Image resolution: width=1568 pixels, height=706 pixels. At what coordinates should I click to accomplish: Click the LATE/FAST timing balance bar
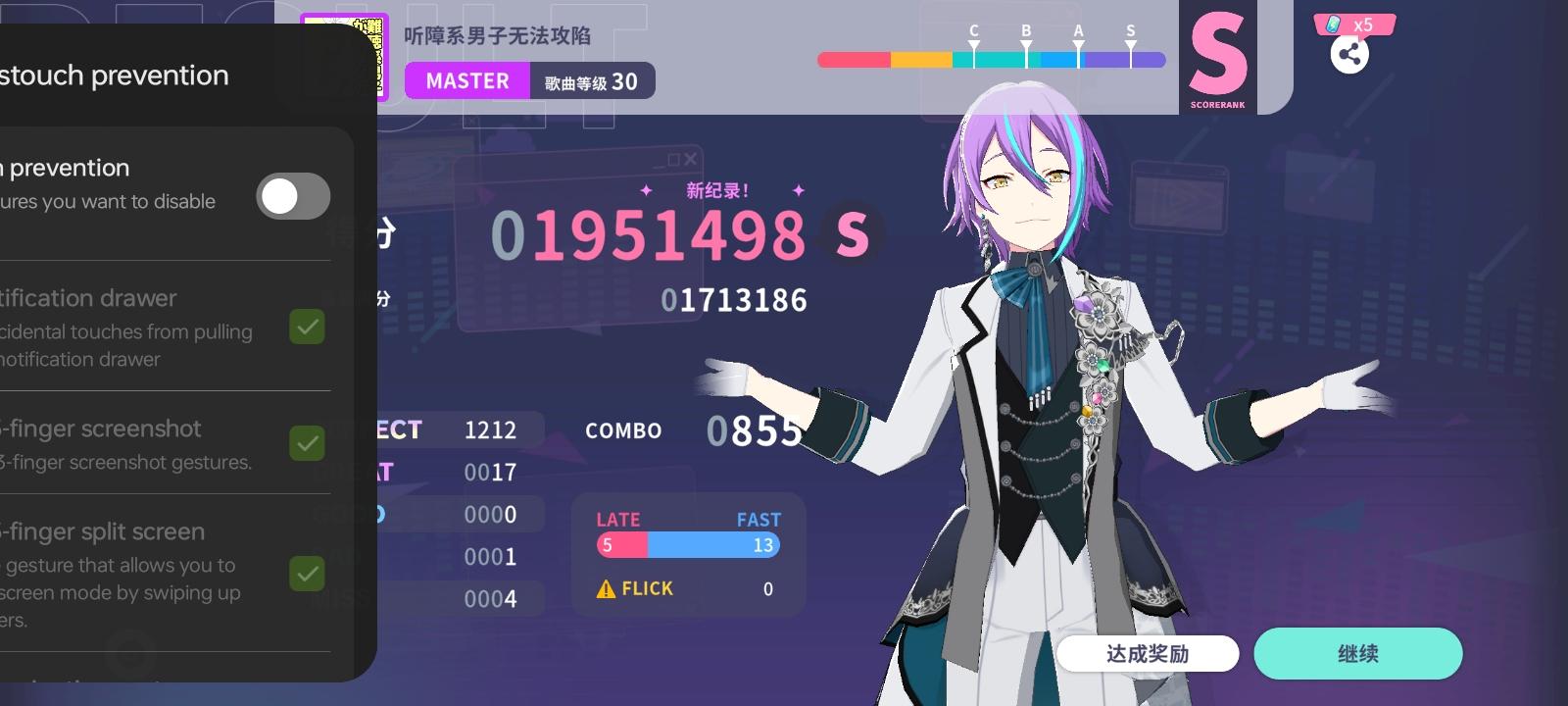click(x=686, y=545)
